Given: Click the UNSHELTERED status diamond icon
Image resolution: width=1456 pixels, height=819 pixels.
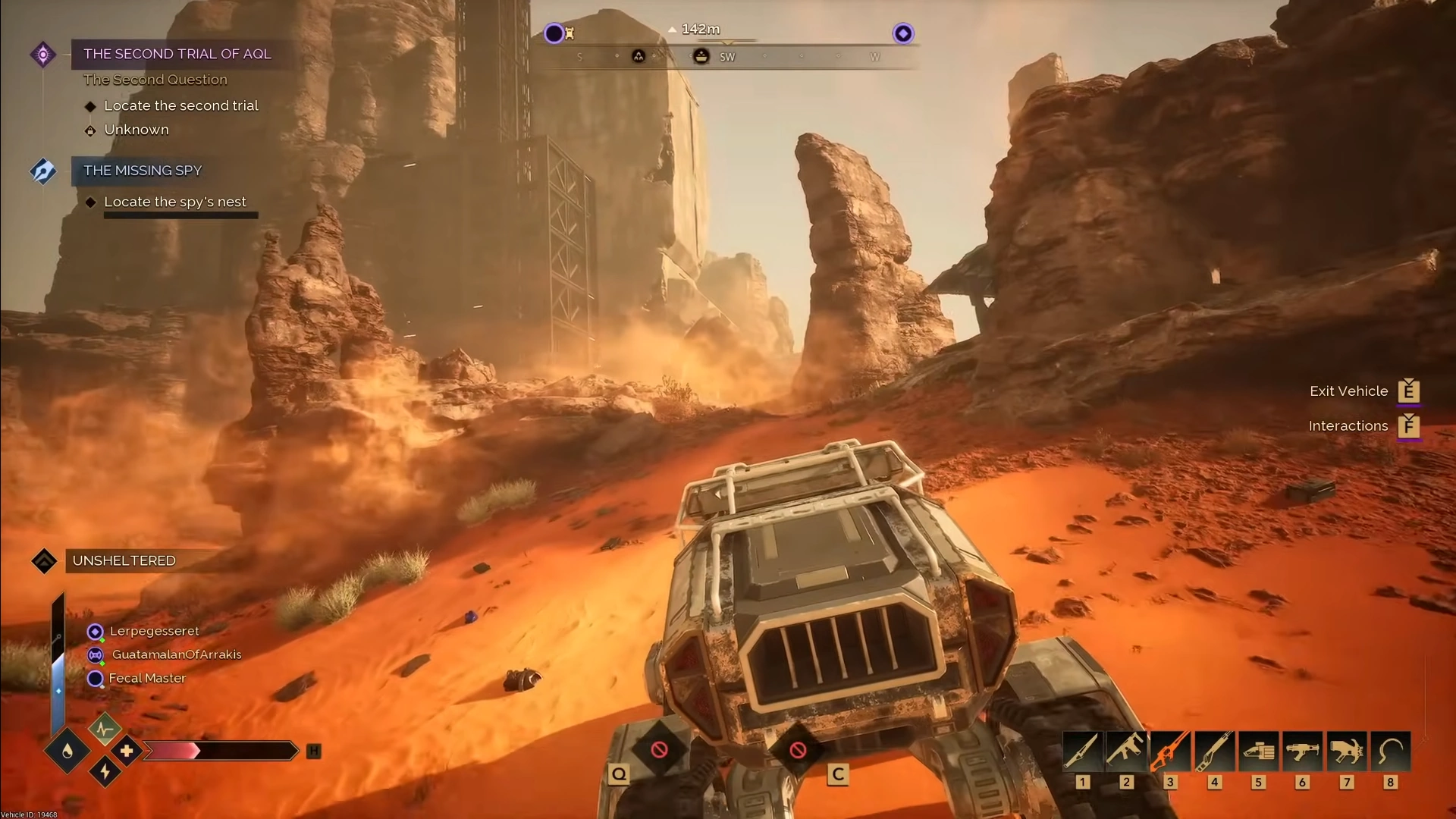Looking at the screenshot, I should pos(43,561).
